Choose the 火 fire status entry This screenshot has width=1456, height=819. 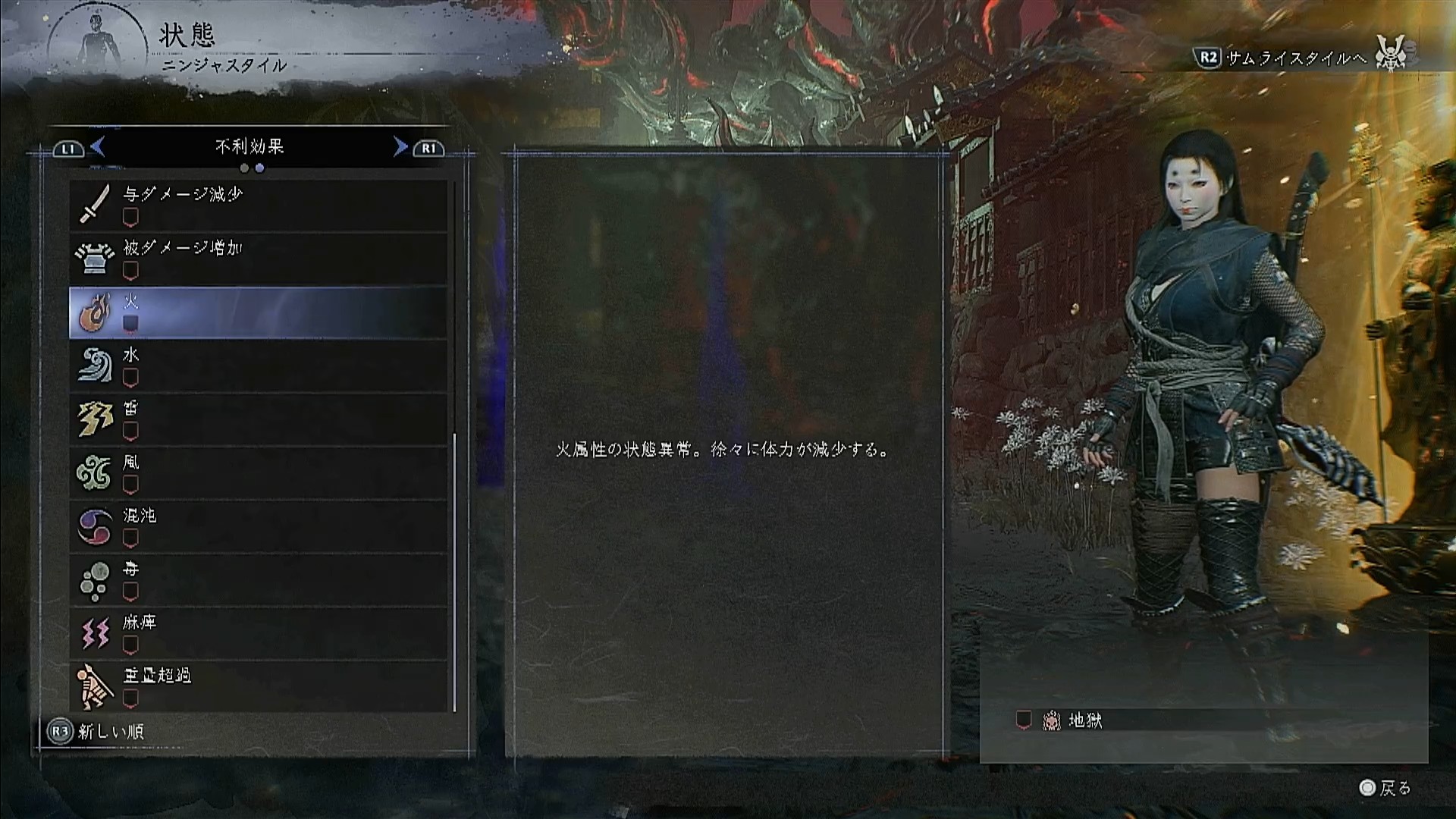click(x=258, y=312)
